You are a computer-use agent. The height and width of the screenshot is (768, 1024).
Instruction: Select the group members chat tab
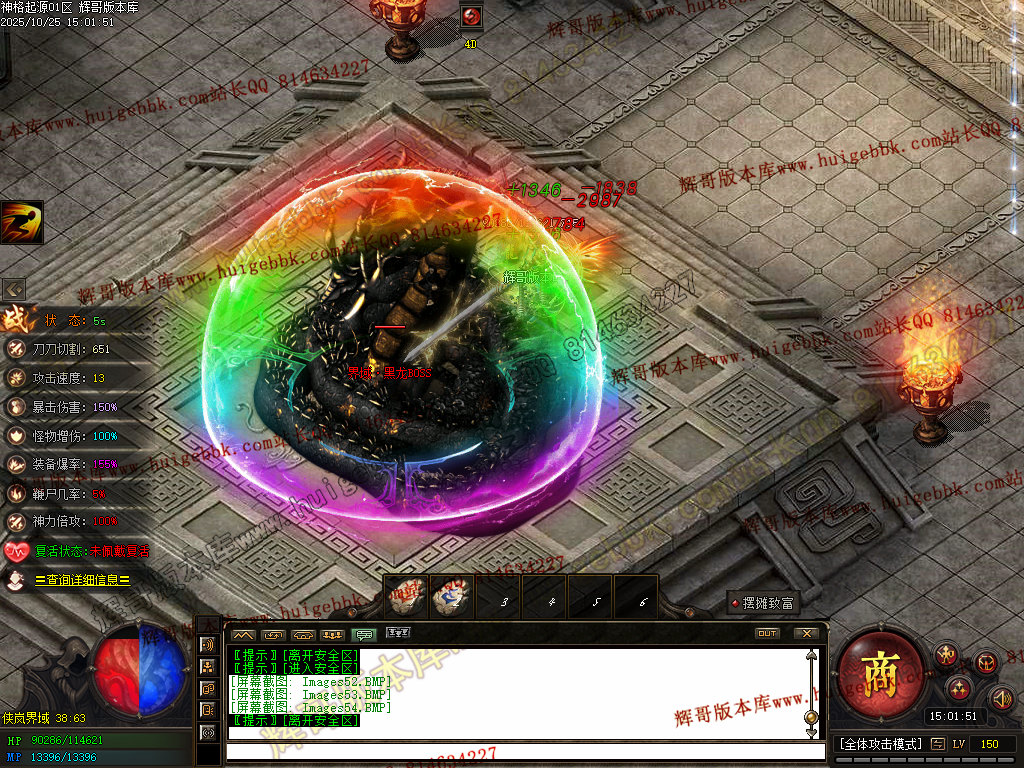[334, 635]
